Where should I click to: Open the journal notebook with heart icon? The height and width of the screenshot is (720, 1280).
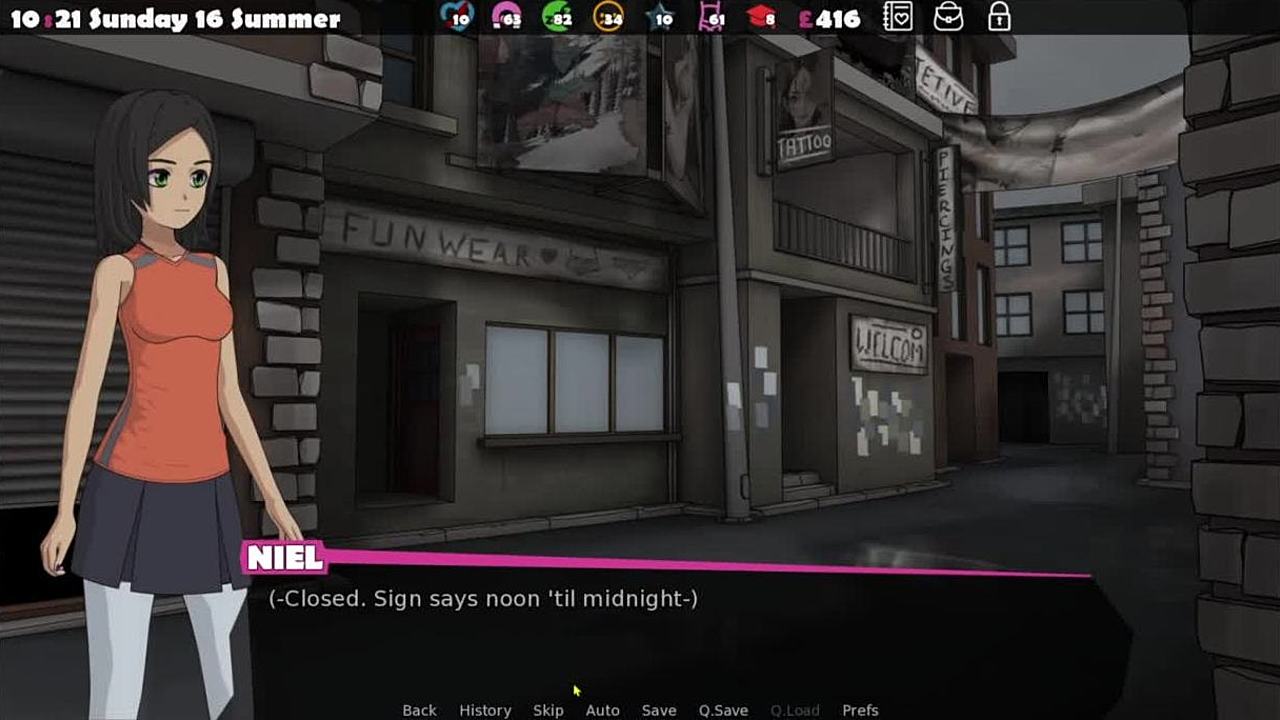click(x=897, y=17)
